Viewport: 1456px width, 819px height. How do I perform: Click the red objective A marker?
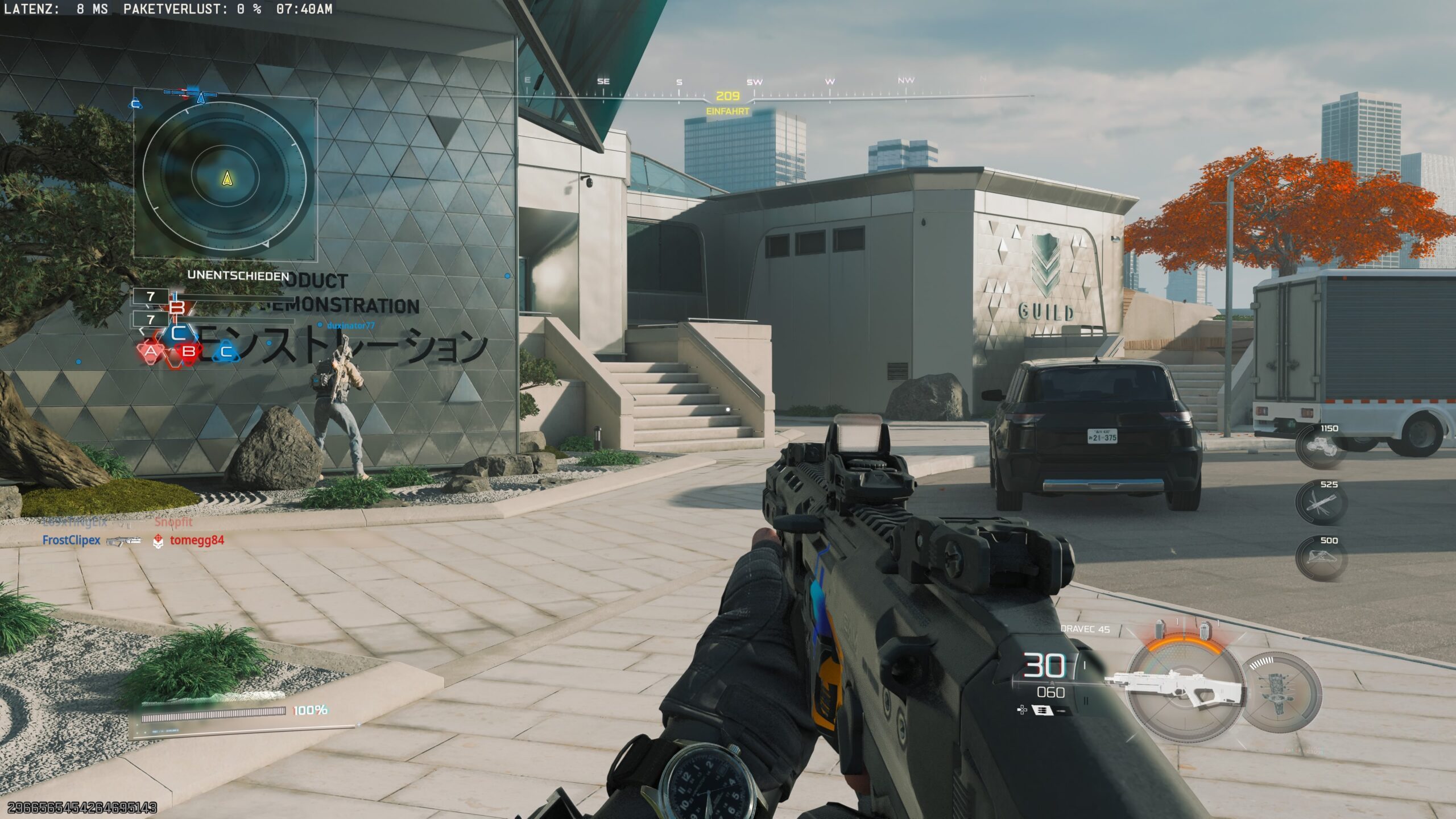pos(150,351)
